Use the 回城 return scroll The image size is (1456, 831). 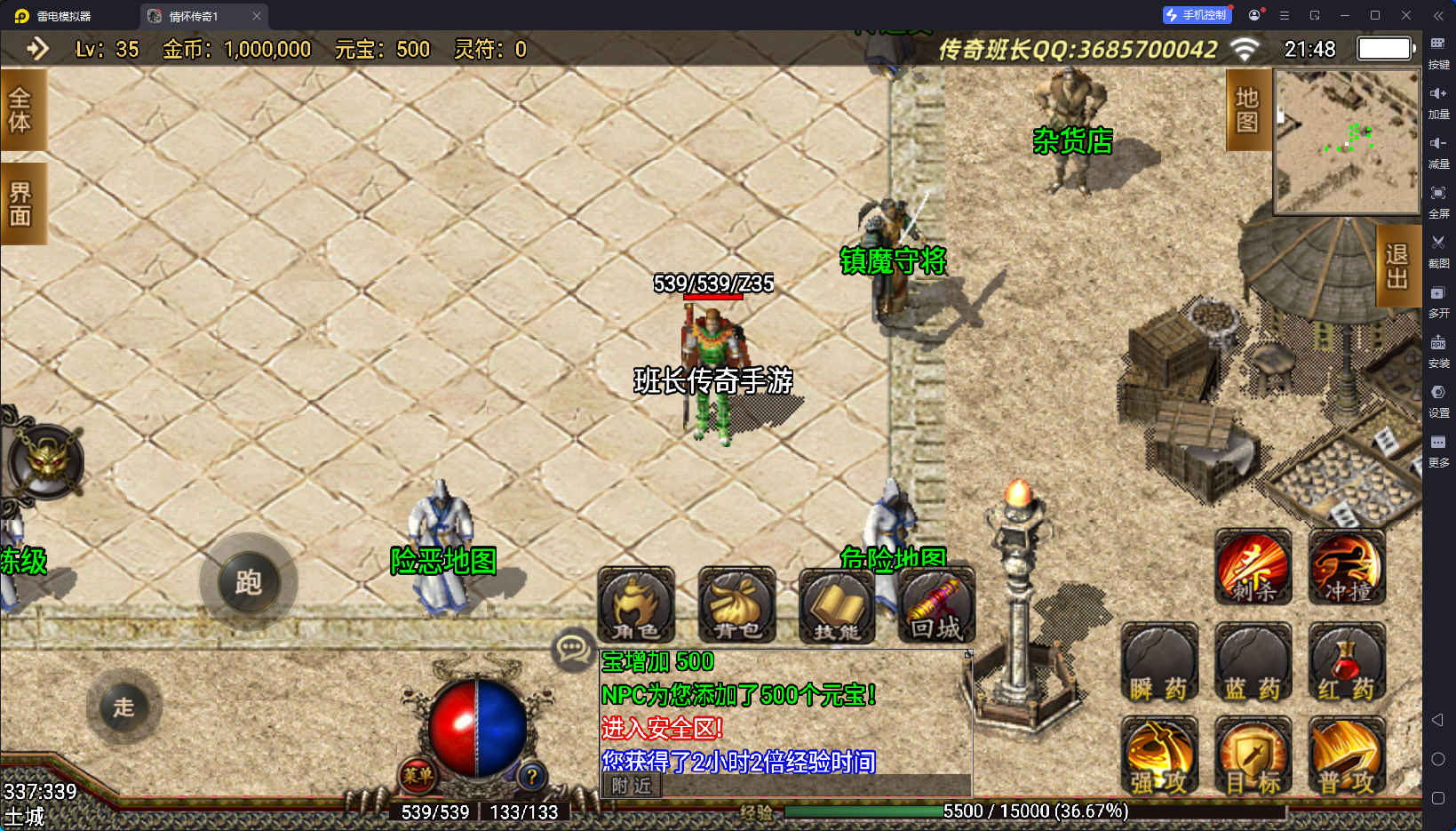click(936, 605)
